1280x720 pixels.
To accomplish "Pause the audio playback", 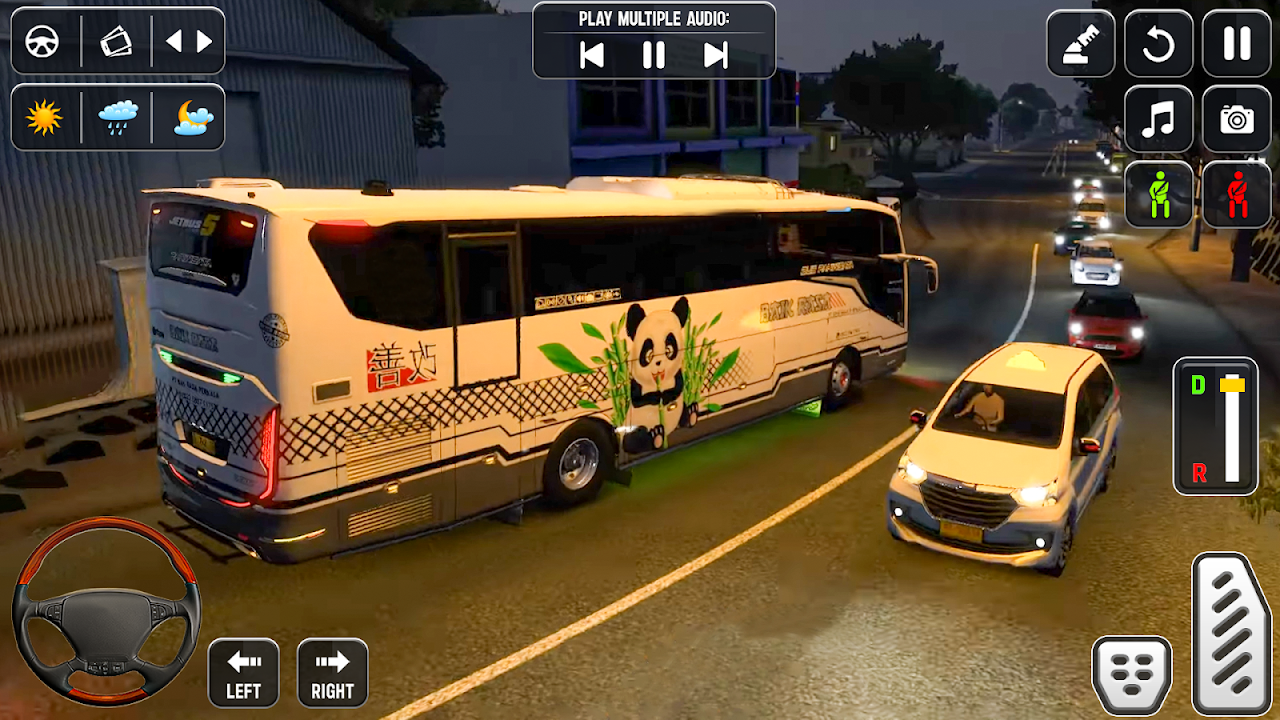I will coord(654,55).
